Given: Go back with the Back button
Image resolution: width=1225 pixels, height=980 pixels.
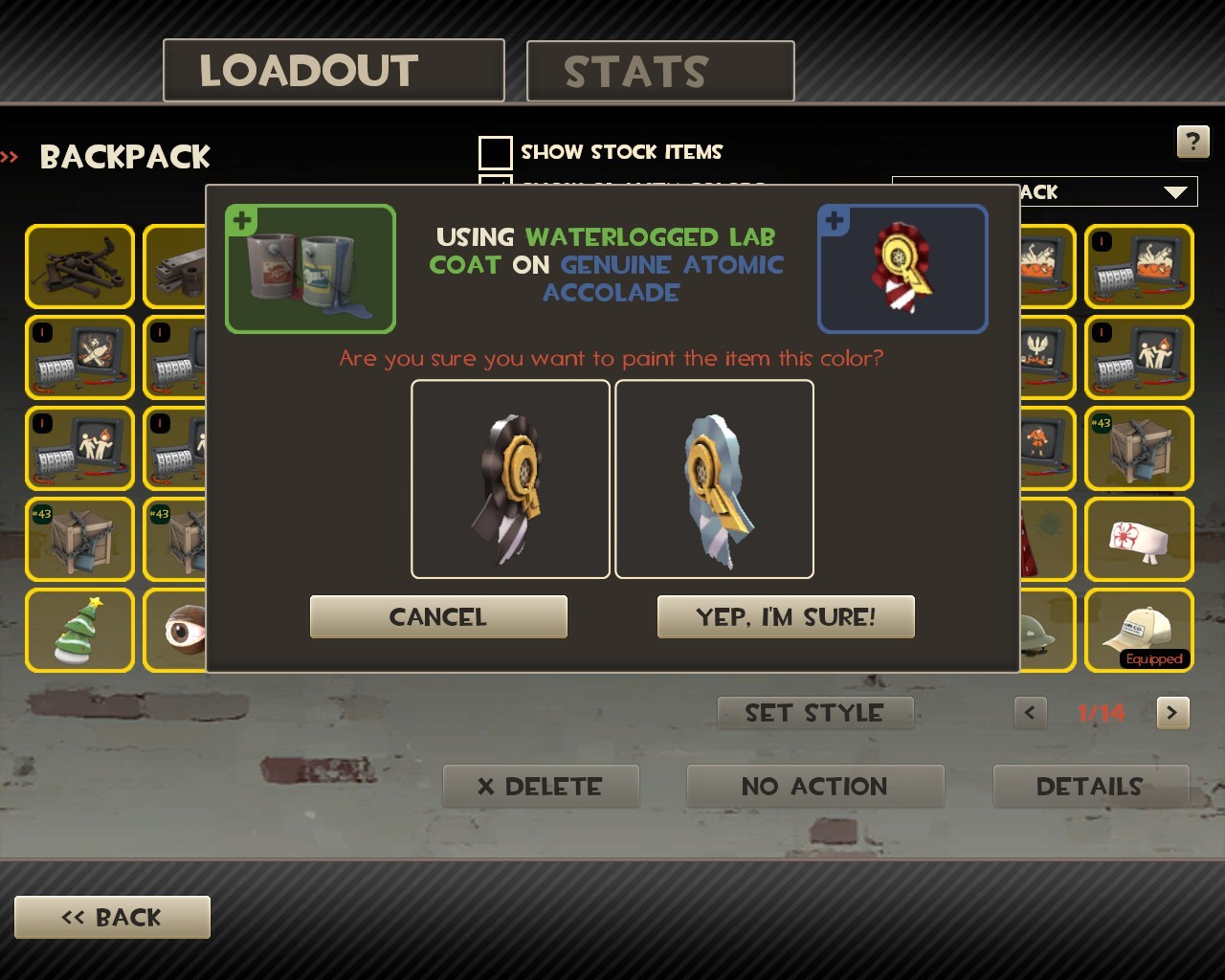Looking at the screenshot, I should [x=112, y=918].
